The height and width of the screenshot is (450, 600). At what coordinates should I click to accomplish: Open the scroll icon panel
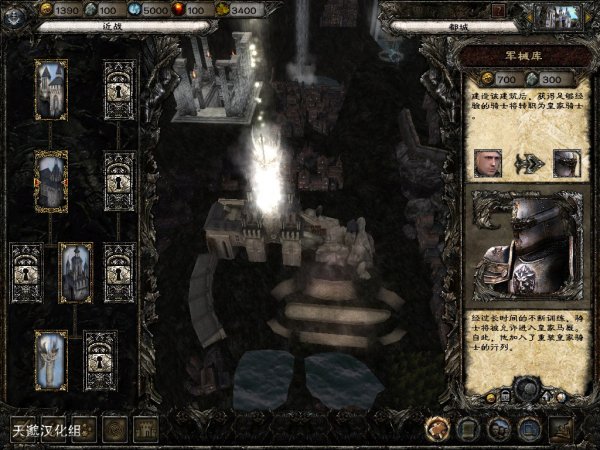point(467,429)
